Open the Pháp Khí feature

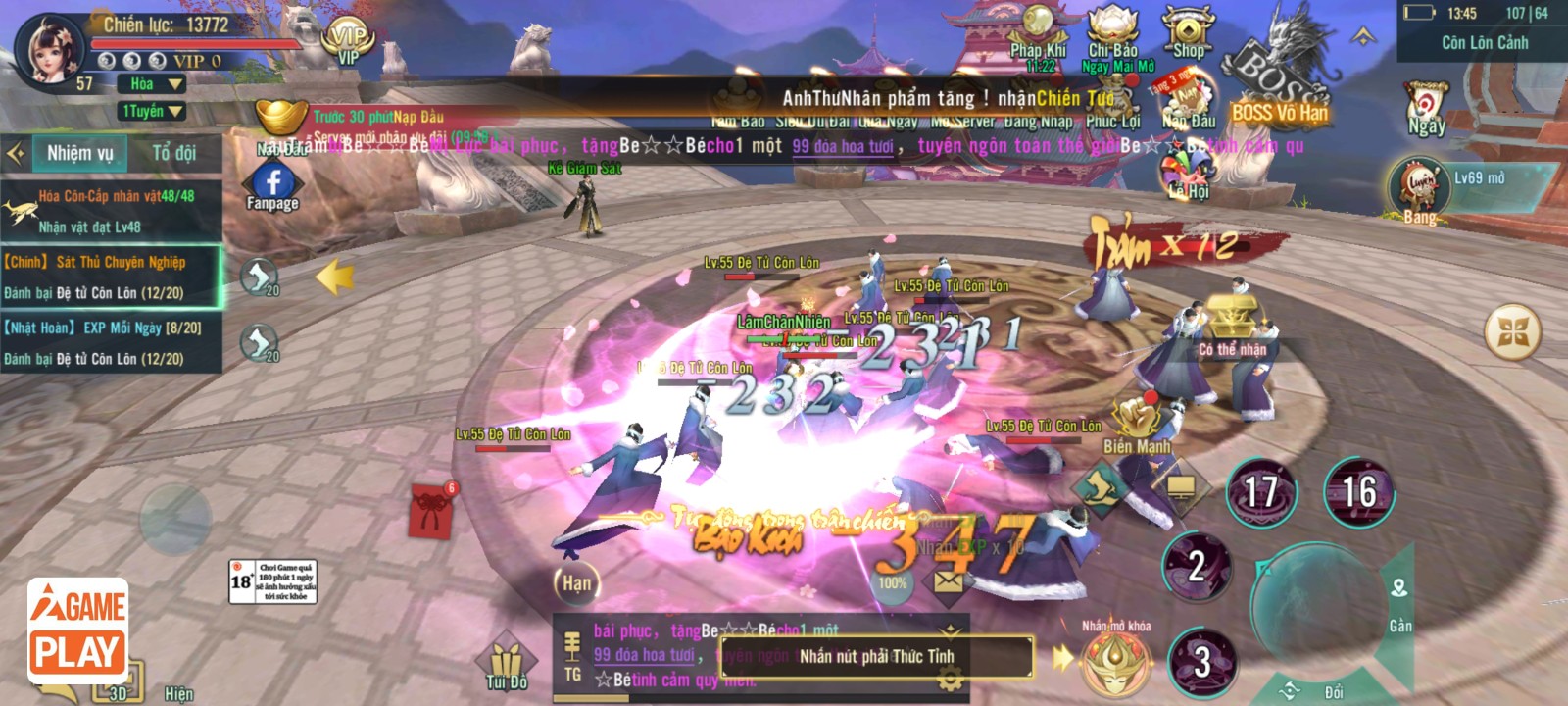[x=1038, y=36]
